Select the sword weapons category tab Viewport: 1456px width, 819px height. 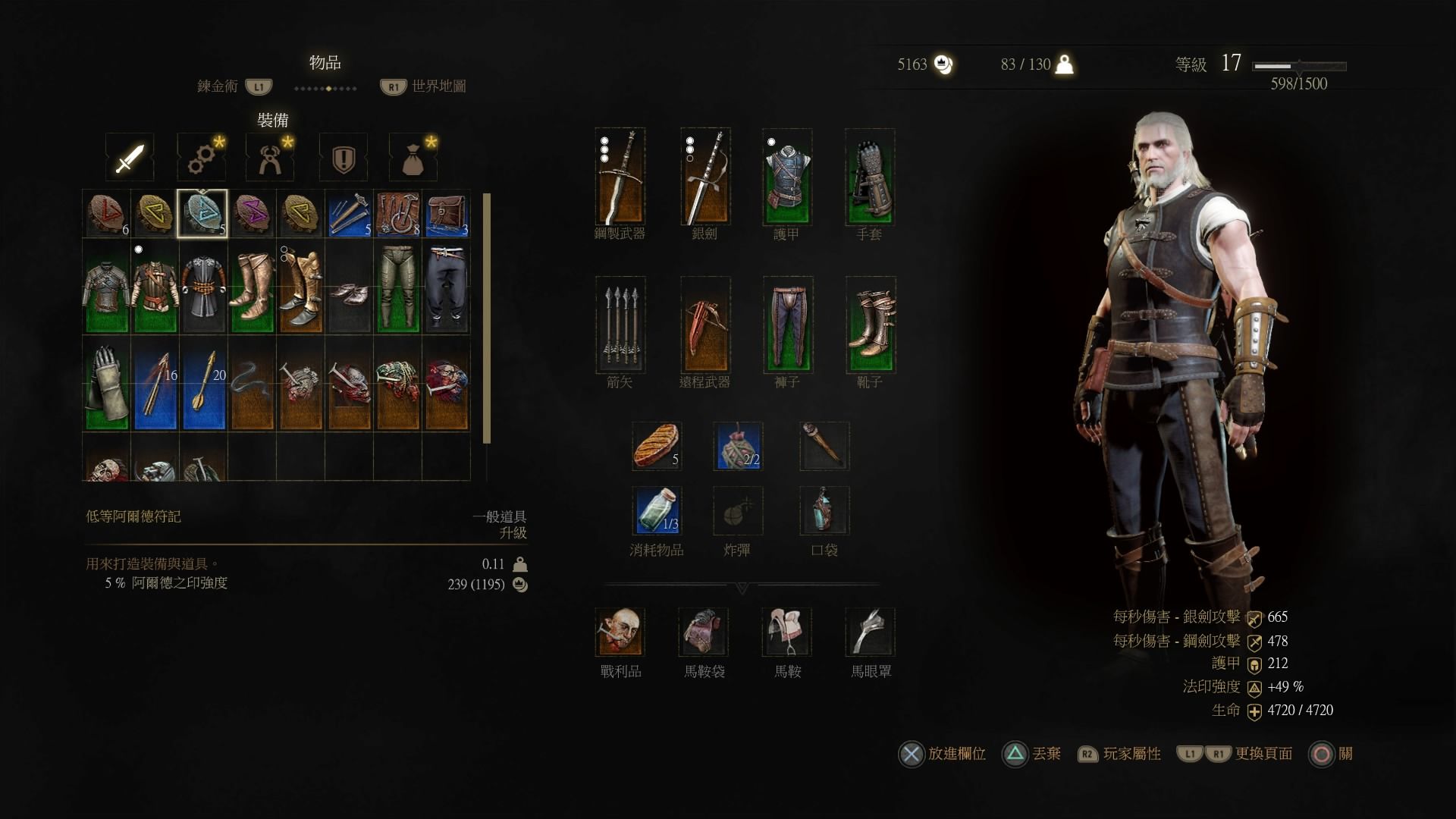[x=130, y=158]
